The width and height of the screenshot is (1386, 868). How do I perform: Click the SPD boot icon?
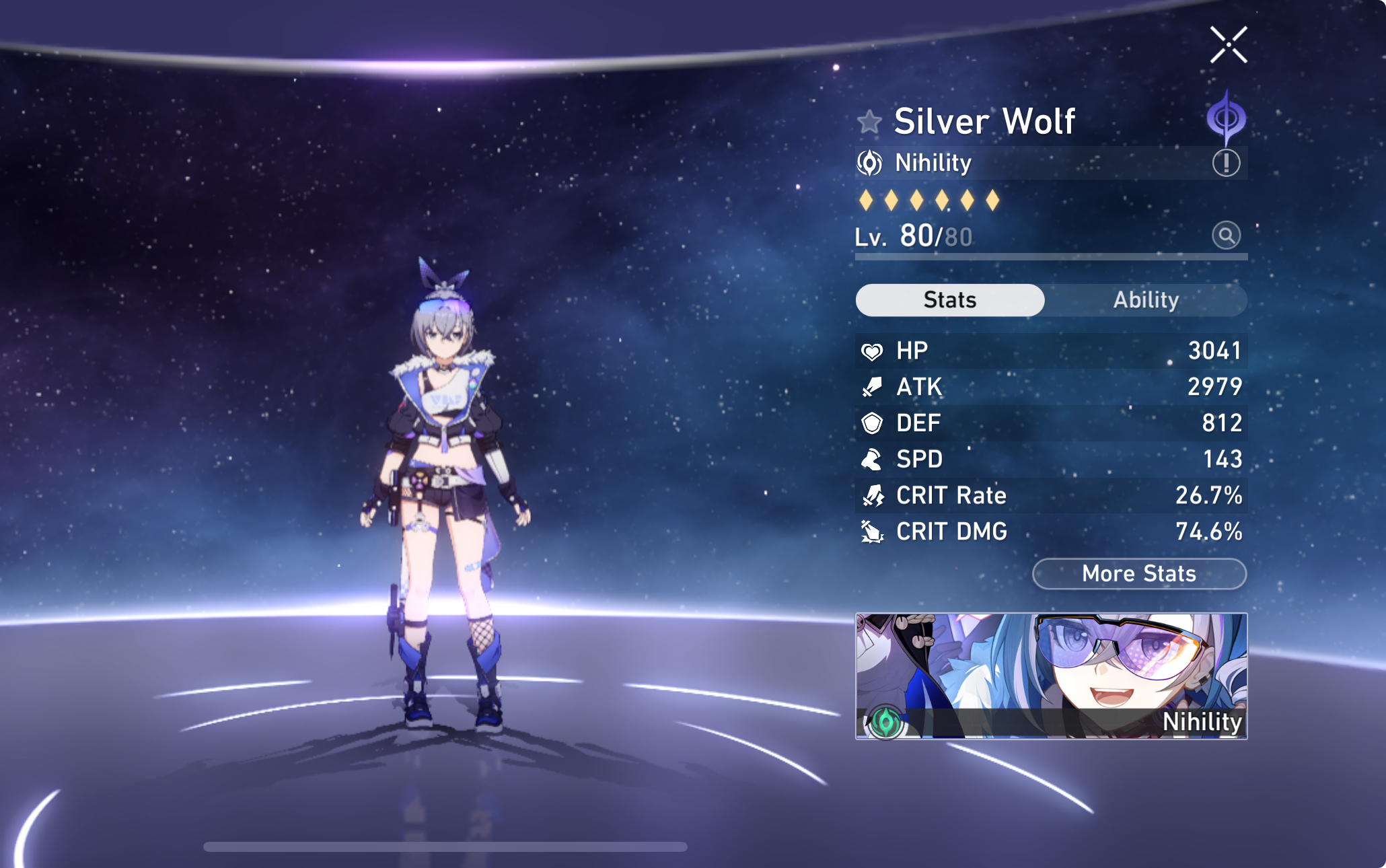coord(872,460)
